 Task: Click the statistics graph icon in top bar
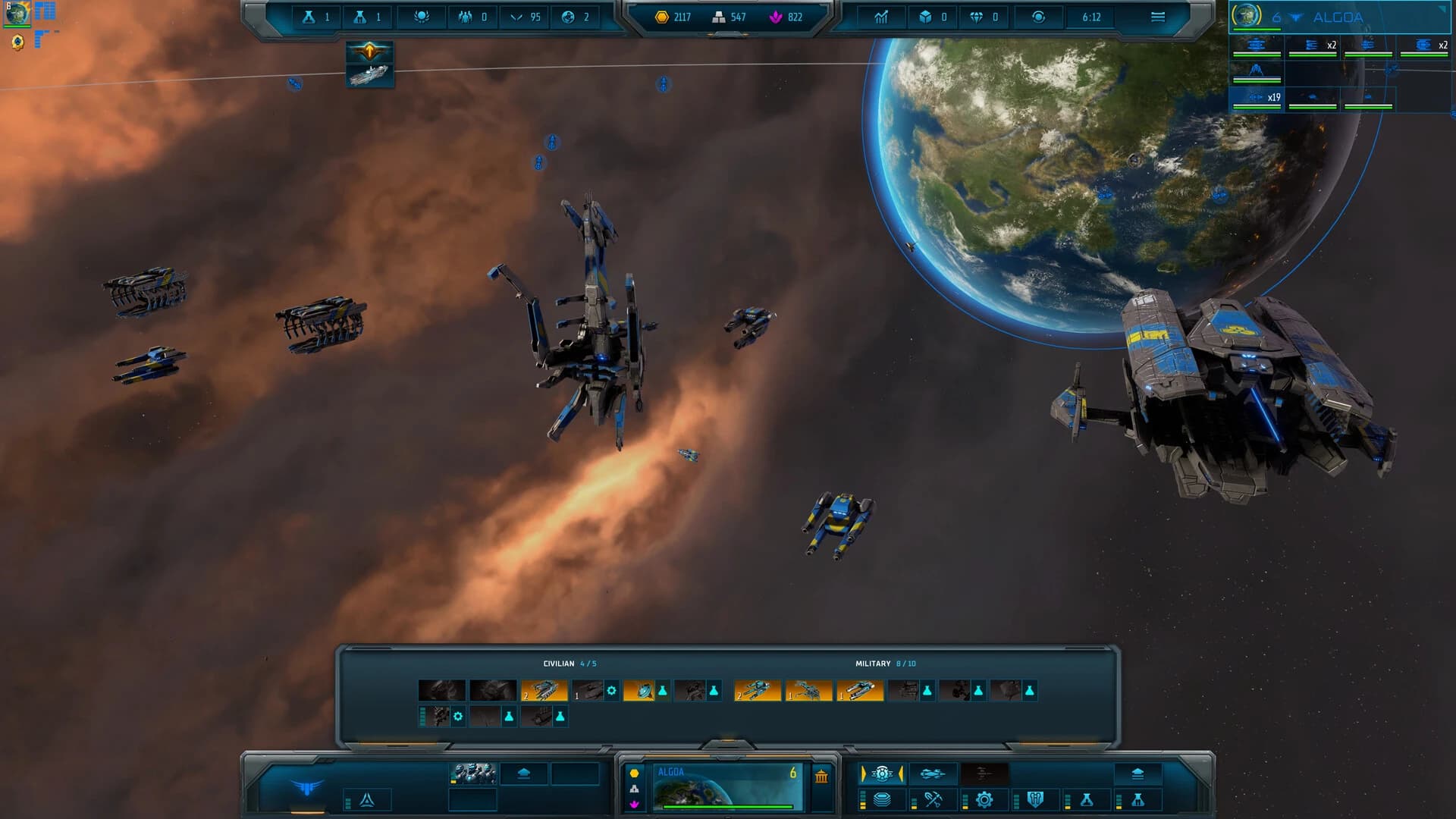(x=881, y=17)
